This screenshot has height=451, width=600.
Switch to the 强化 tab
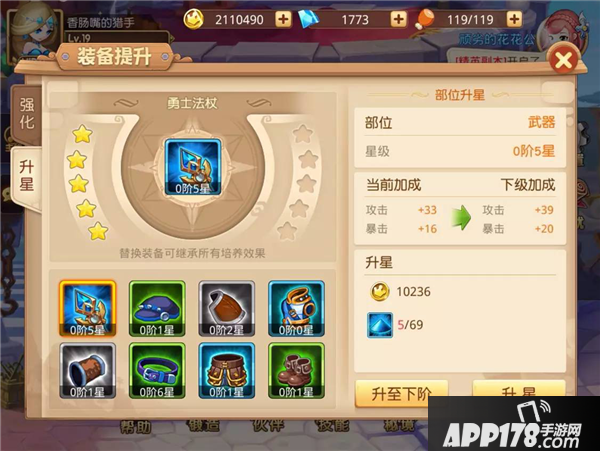[27, 113]
